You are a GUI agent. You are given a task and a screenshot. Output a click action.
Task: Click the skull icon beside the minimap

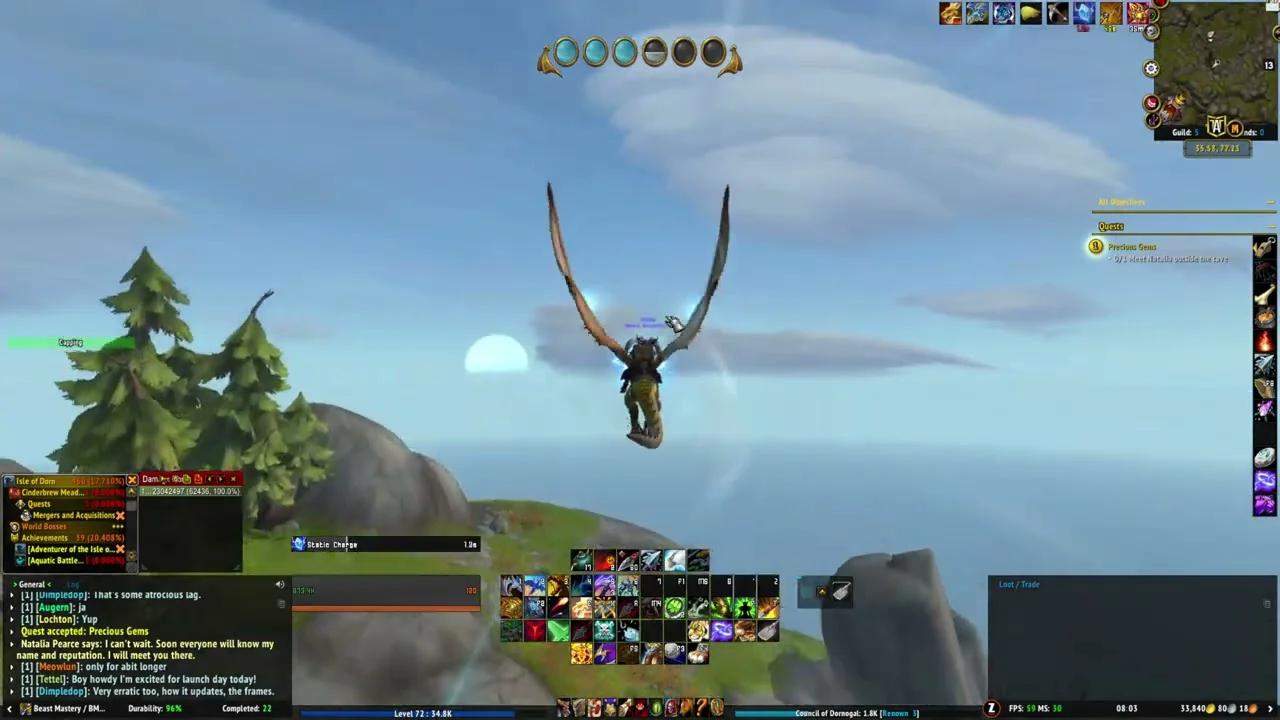click(1150, 32)
